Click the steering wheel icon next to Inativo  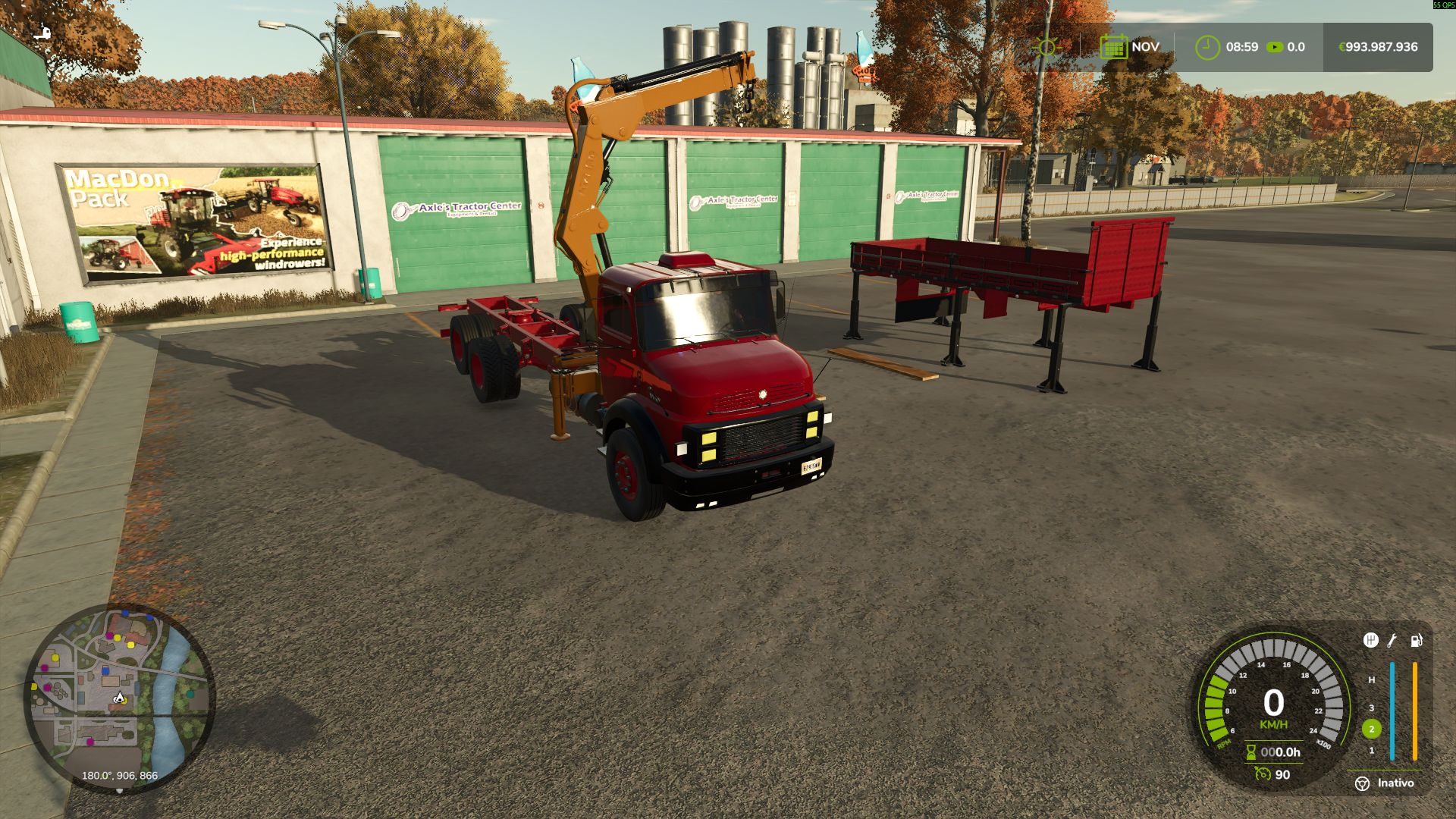1362,783
